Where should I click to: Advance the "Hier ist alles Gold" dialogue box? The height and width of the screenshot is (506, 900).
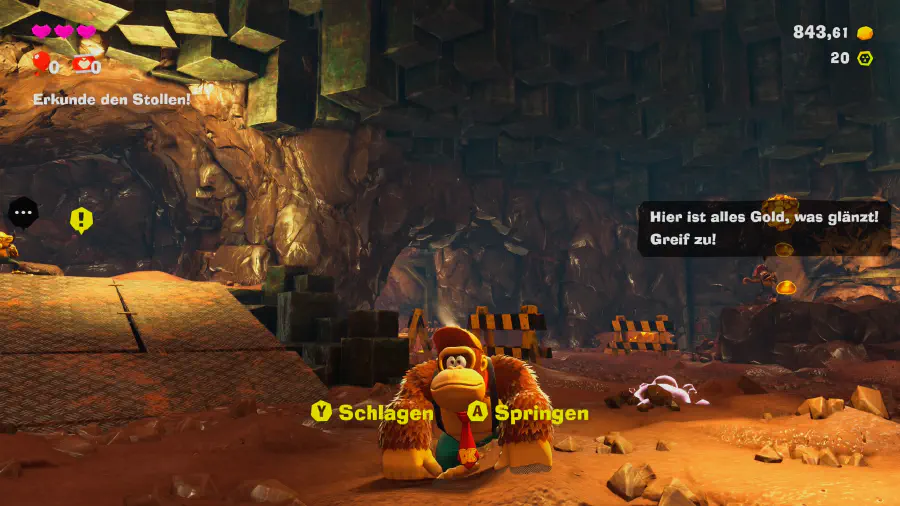point(763,228)
